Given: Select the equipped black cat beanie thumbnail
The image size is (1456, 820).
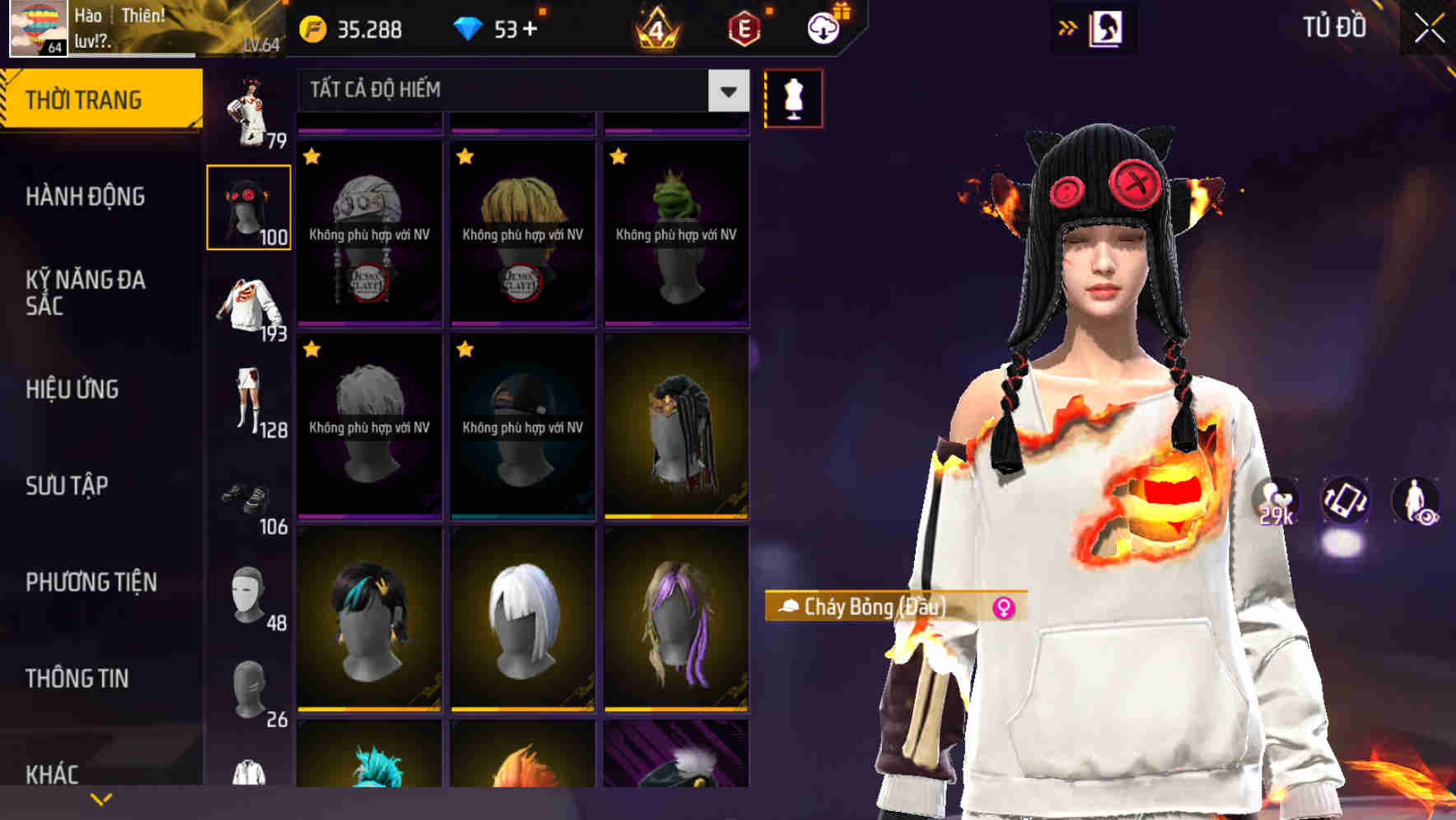Looking at the screenshot, I should [250, 207].
